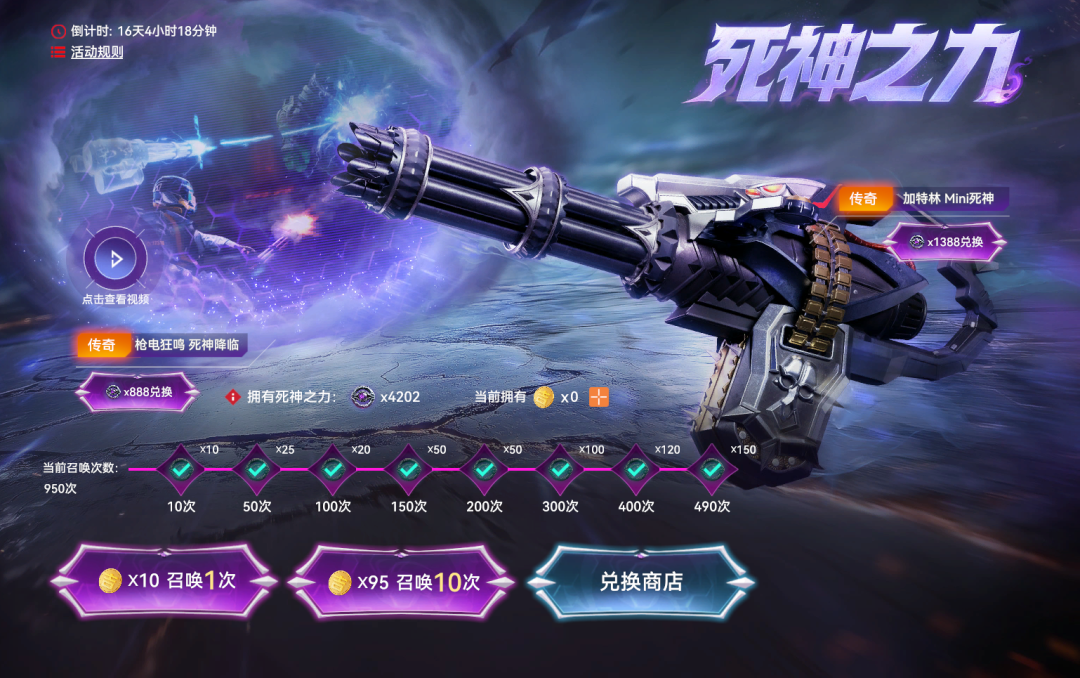
Task: Redeem the x888兑换 reward
Action: pyautogui.click(x=138, y=392)
